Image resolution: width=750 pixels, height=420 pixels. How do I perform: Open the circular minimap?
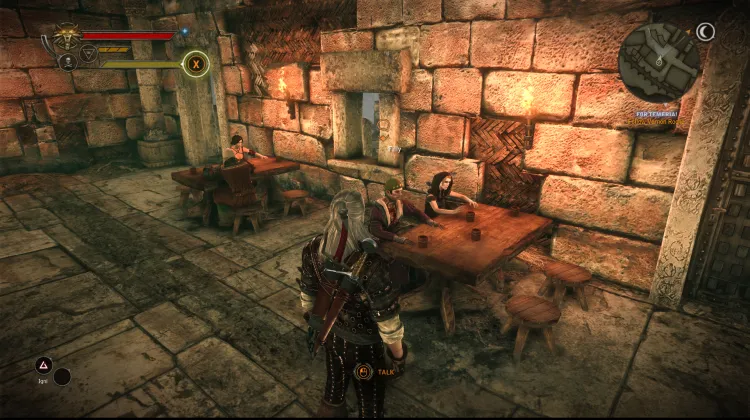658,61
